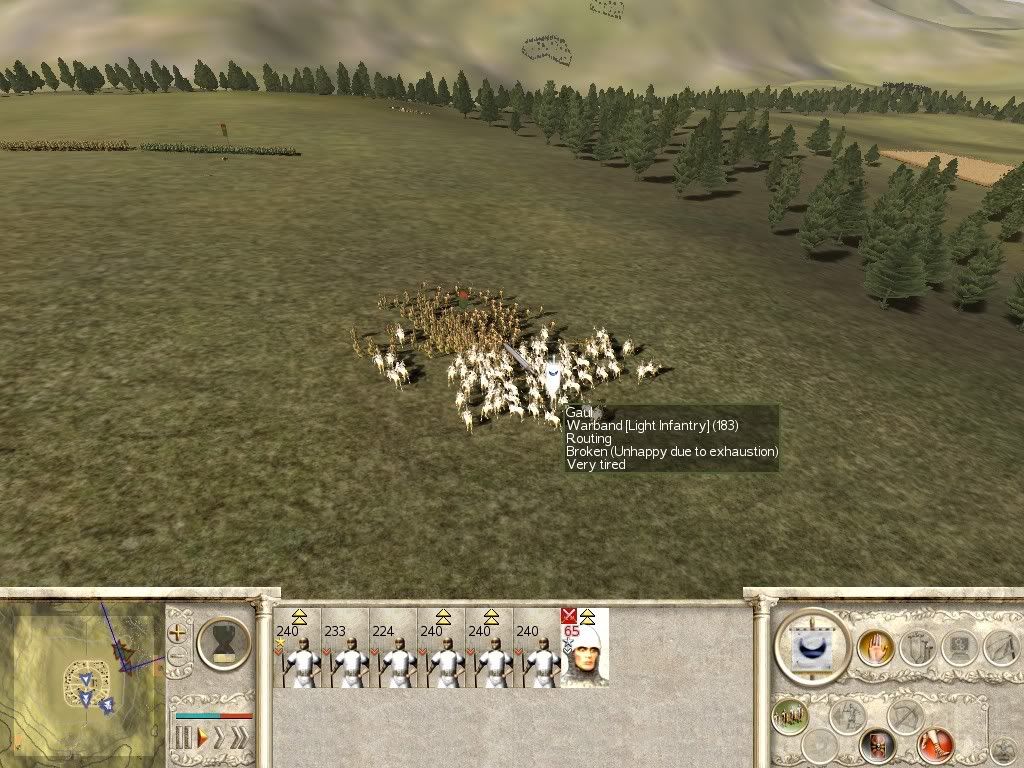Switch to double-arrow fast forward speed
This screenshot has height=768, width=1024.
point(221,739)
